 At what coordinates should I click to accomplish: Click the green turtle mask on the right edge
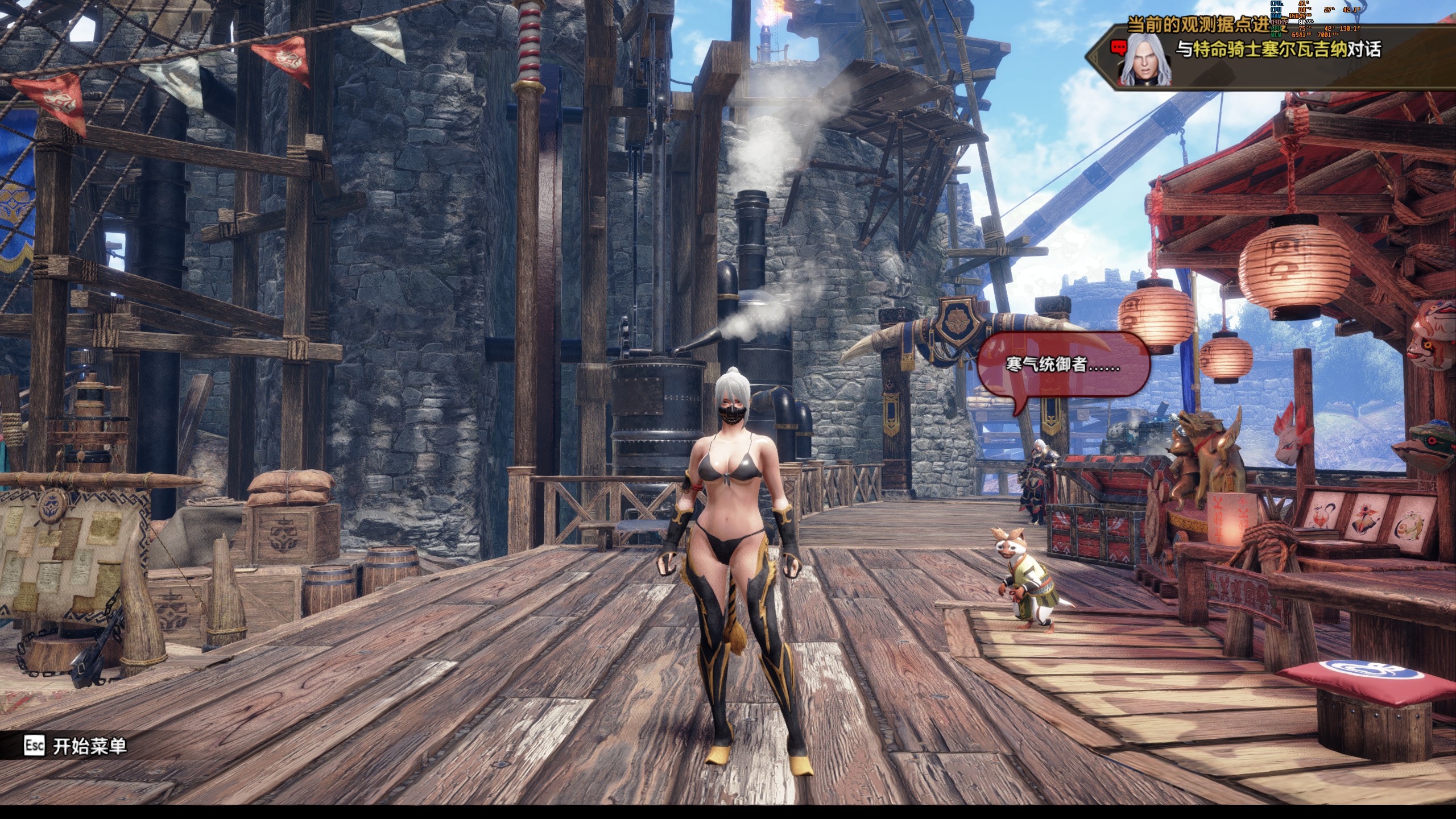pyautogui.click(x=1428, y=446)
